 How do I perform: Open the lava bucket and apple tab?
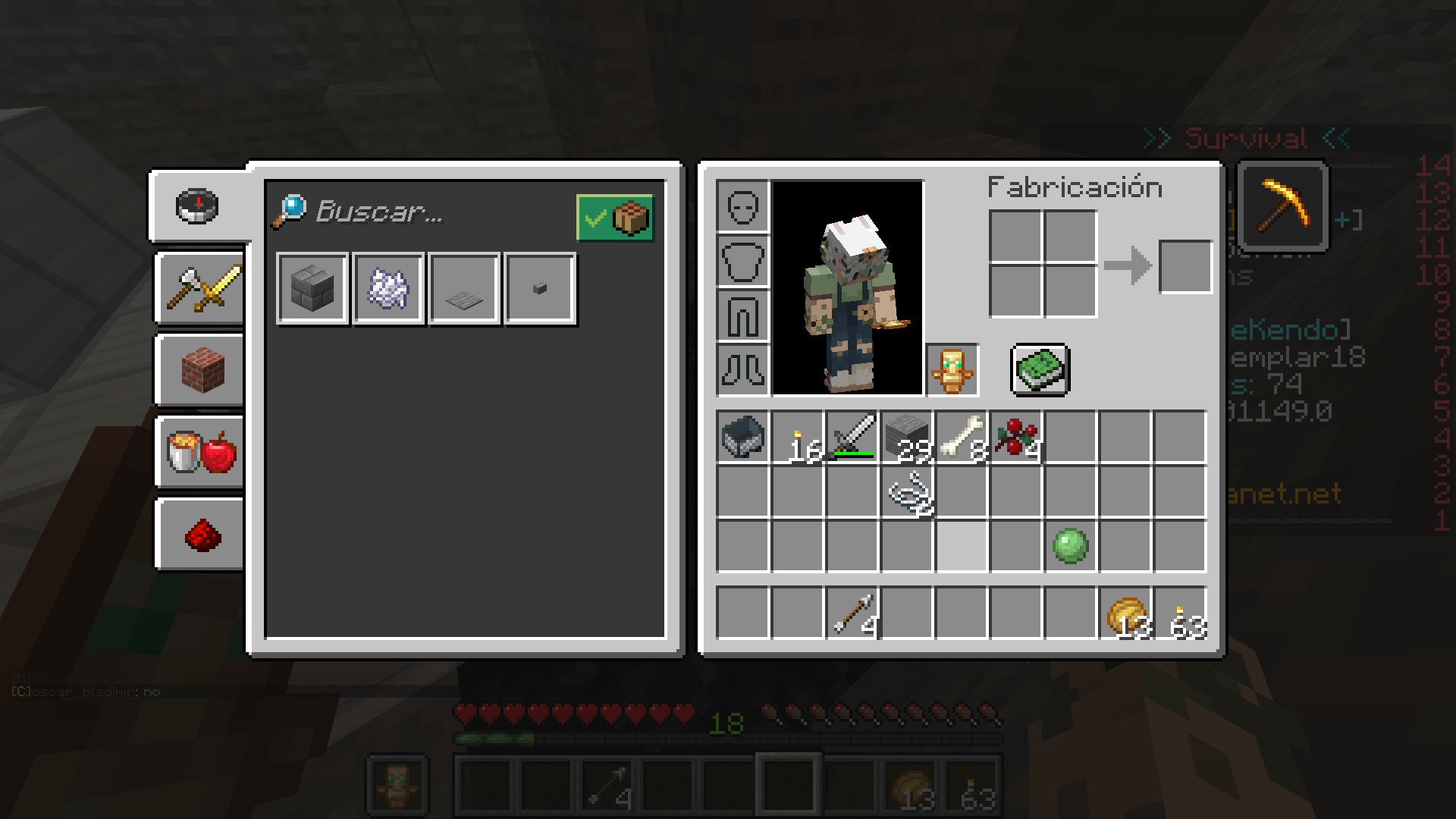(202, 453)
